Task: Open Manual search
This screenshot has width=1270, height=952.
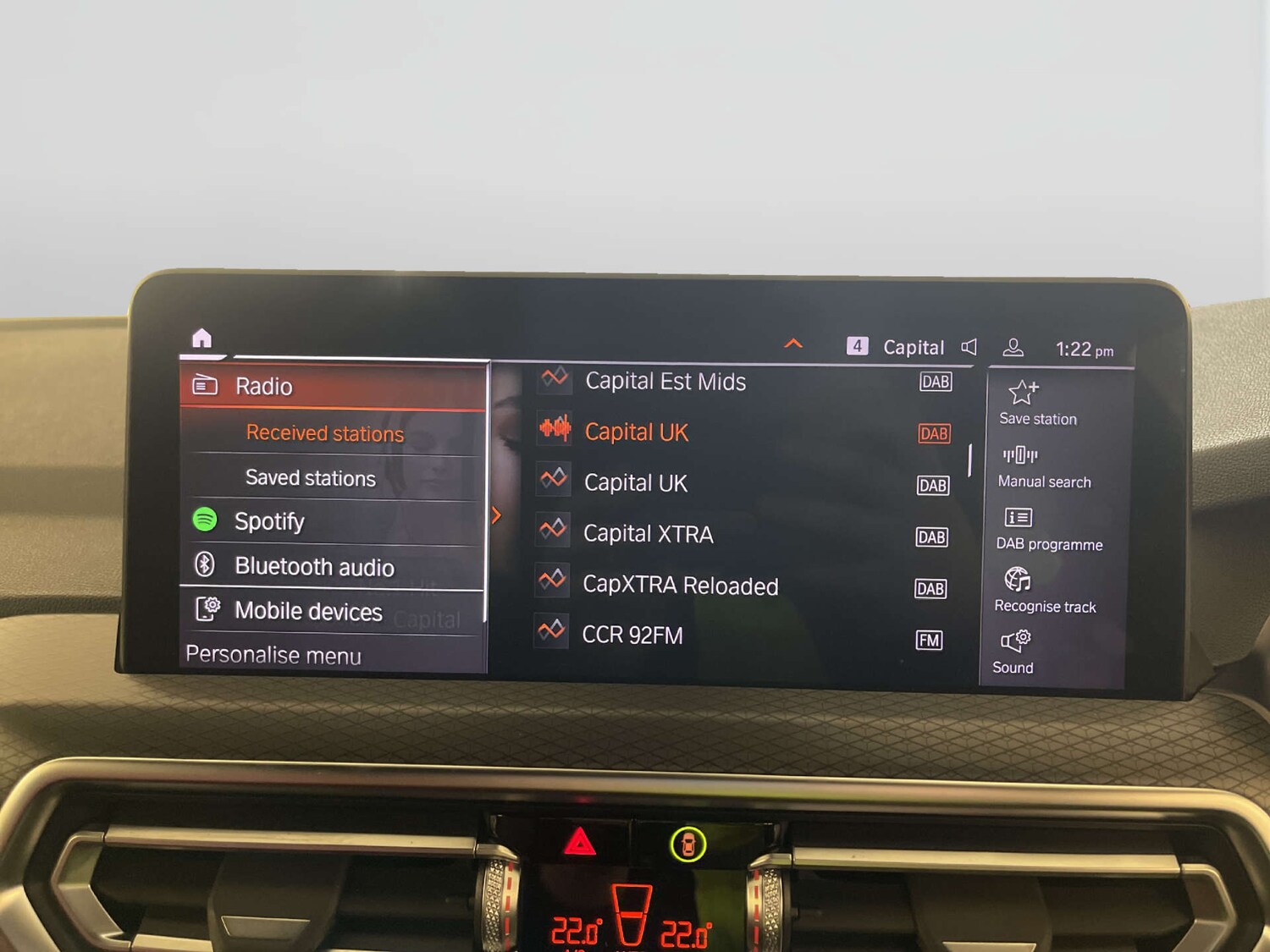Action: click(1020, 457)
